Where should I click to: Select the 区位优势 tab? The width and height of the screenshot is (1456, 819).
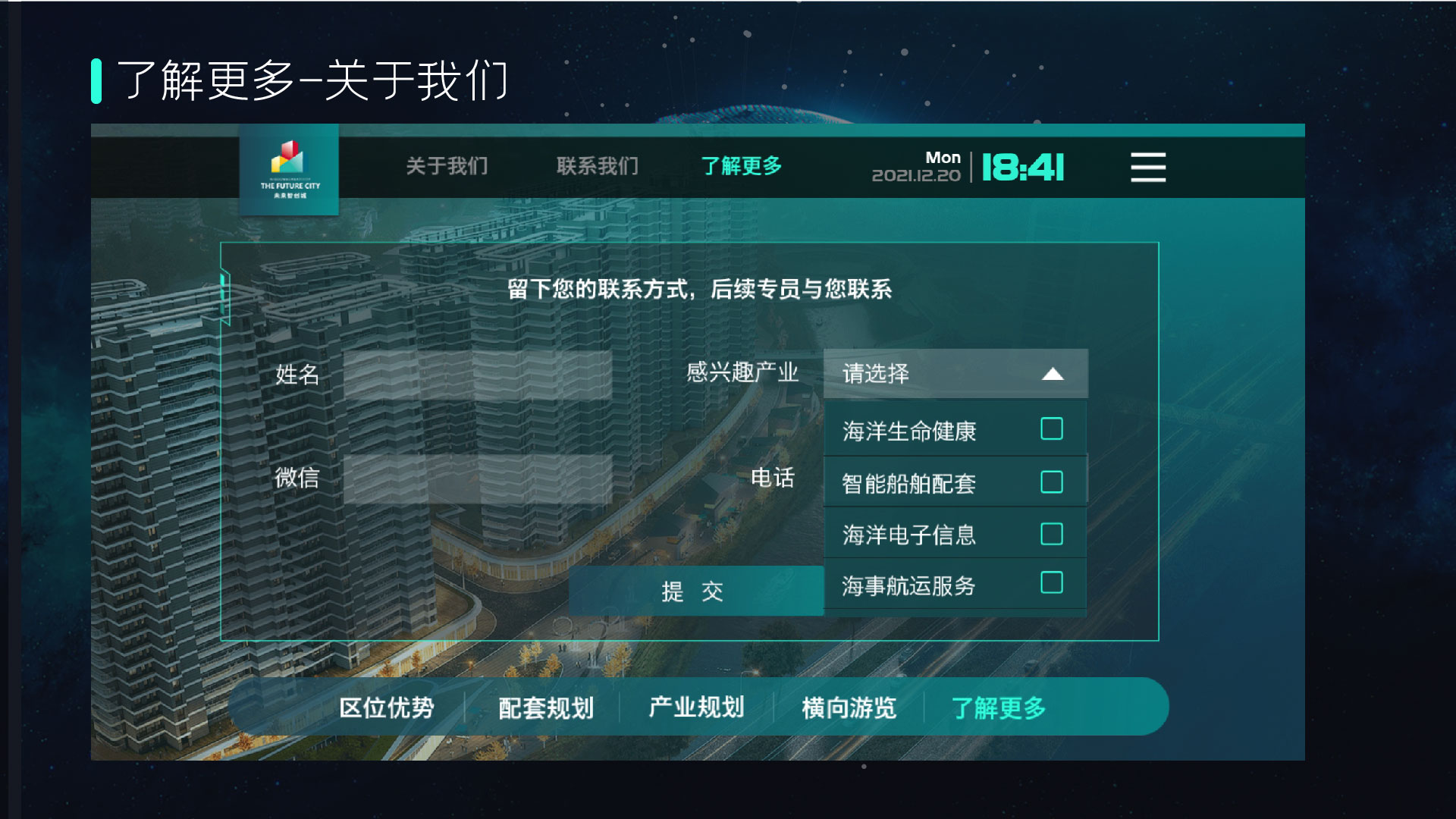tap(388, 707)
